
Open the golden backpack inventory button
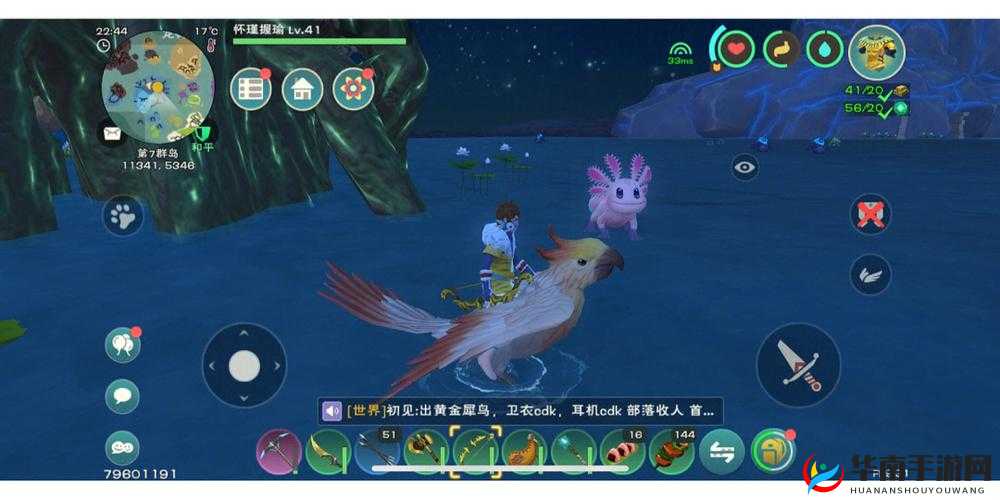click(x=771, y=452)
